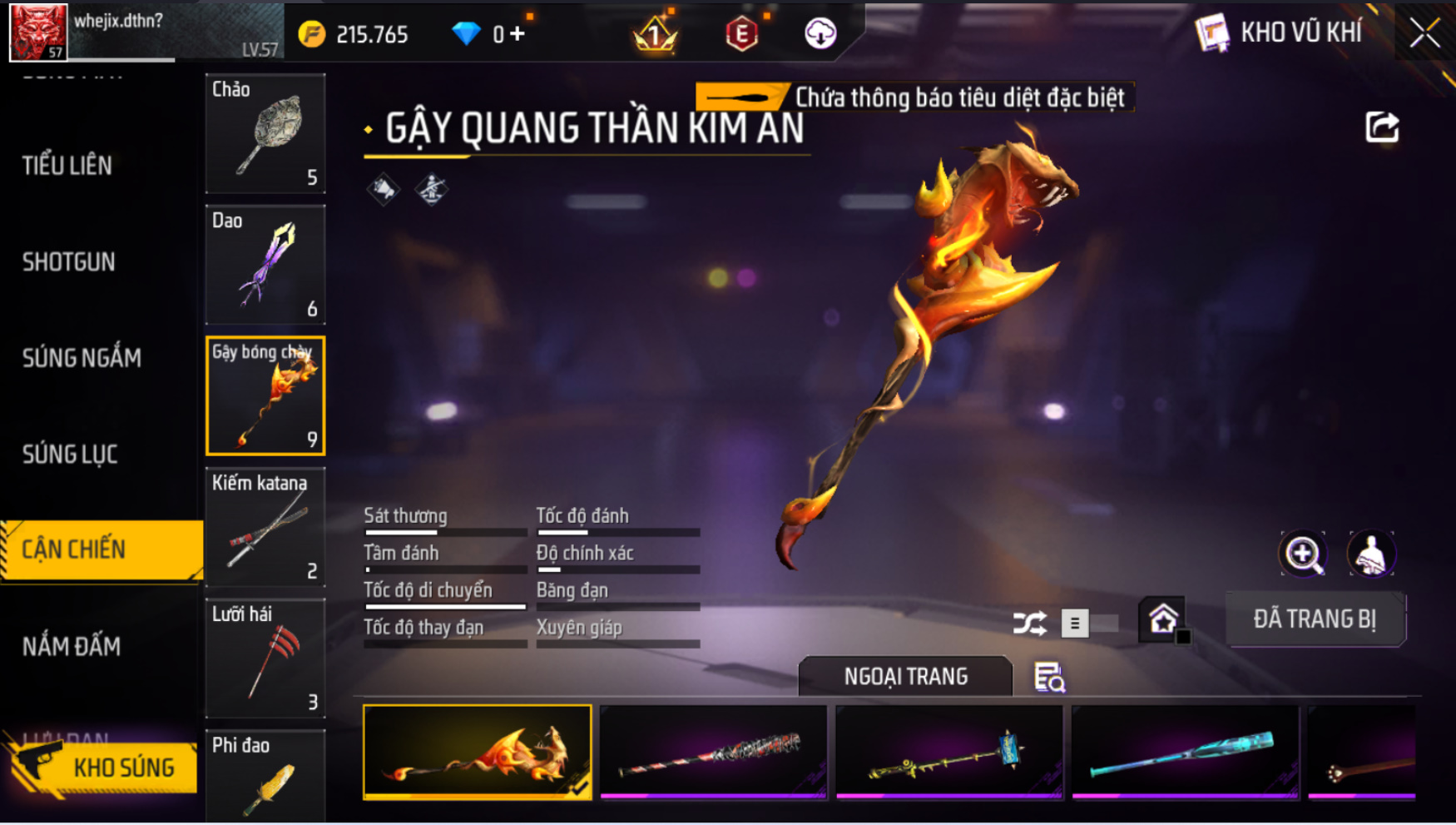Viewport: 1456px width, 825px height.
Task: Toggle random skin shuffle
Action: click(1030, 623)
